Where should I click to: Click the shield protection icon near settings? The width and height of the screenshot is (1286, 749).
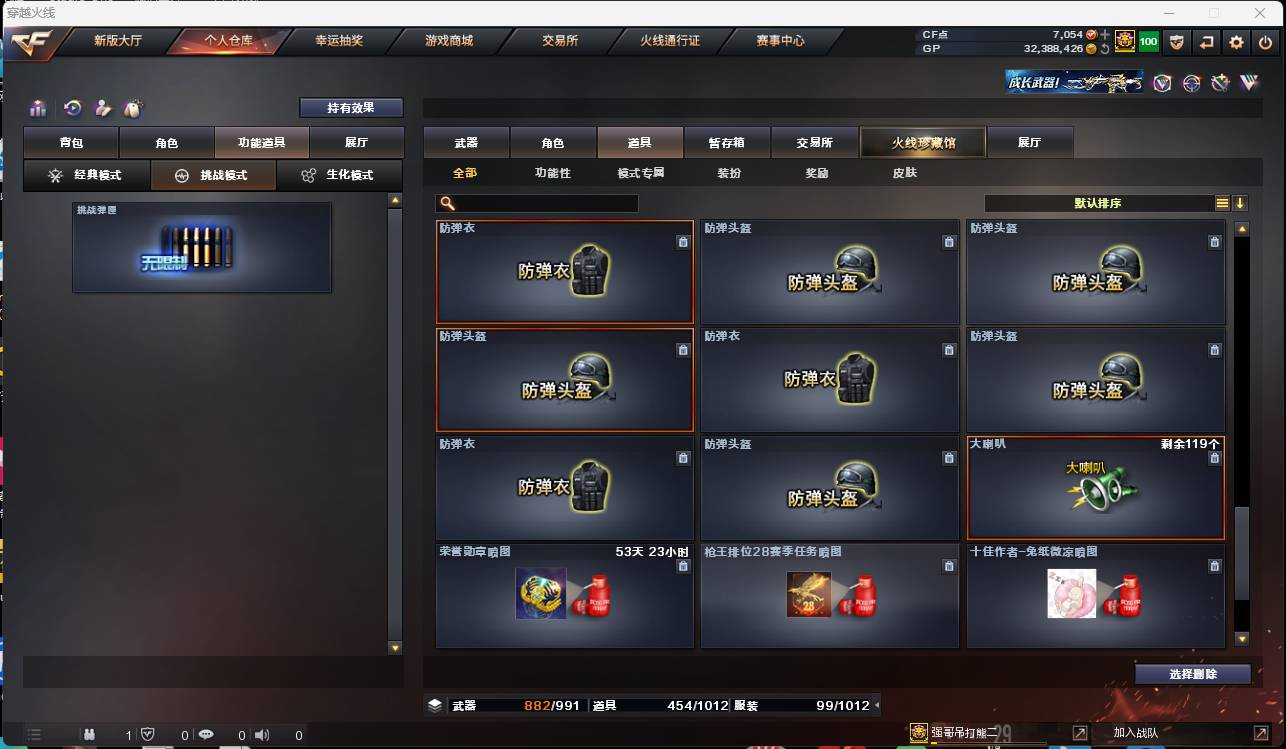point(1177,42)
